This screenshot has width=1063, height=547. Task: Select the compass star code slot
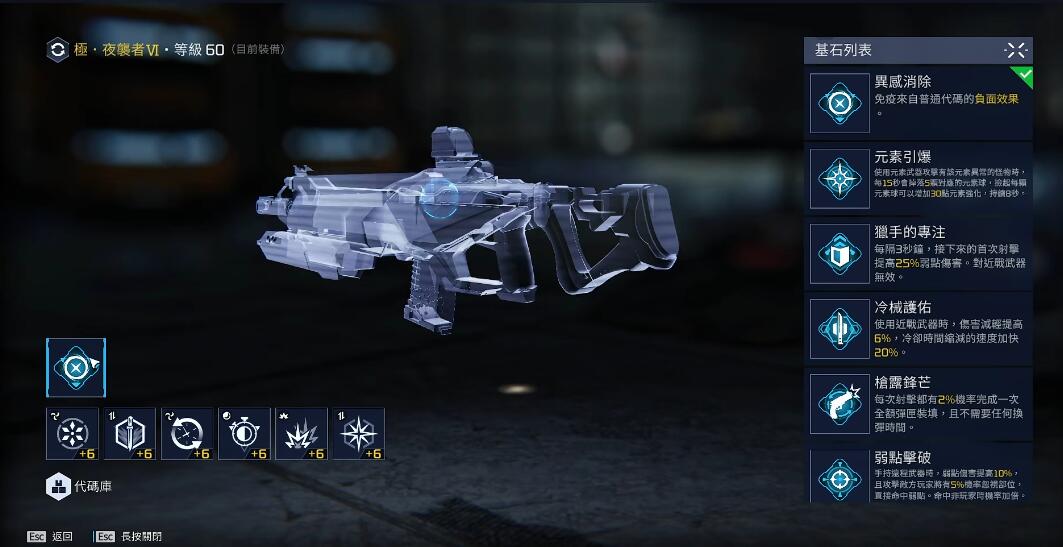pyautogui.click(x=358, y=434)
